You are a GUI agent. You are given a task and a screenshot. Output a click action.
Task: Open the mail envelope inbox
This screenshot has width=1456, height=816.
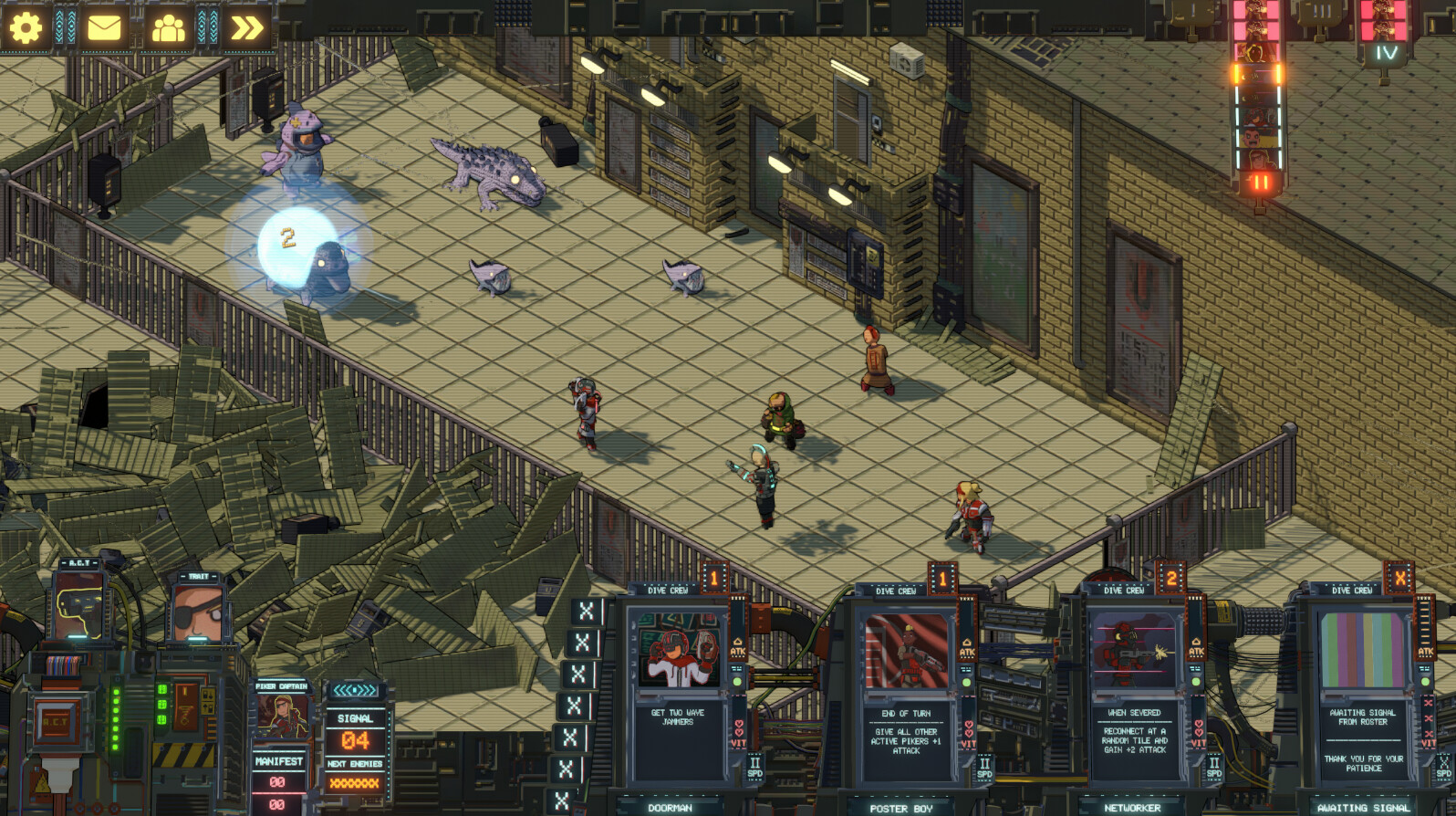(103, 26)
